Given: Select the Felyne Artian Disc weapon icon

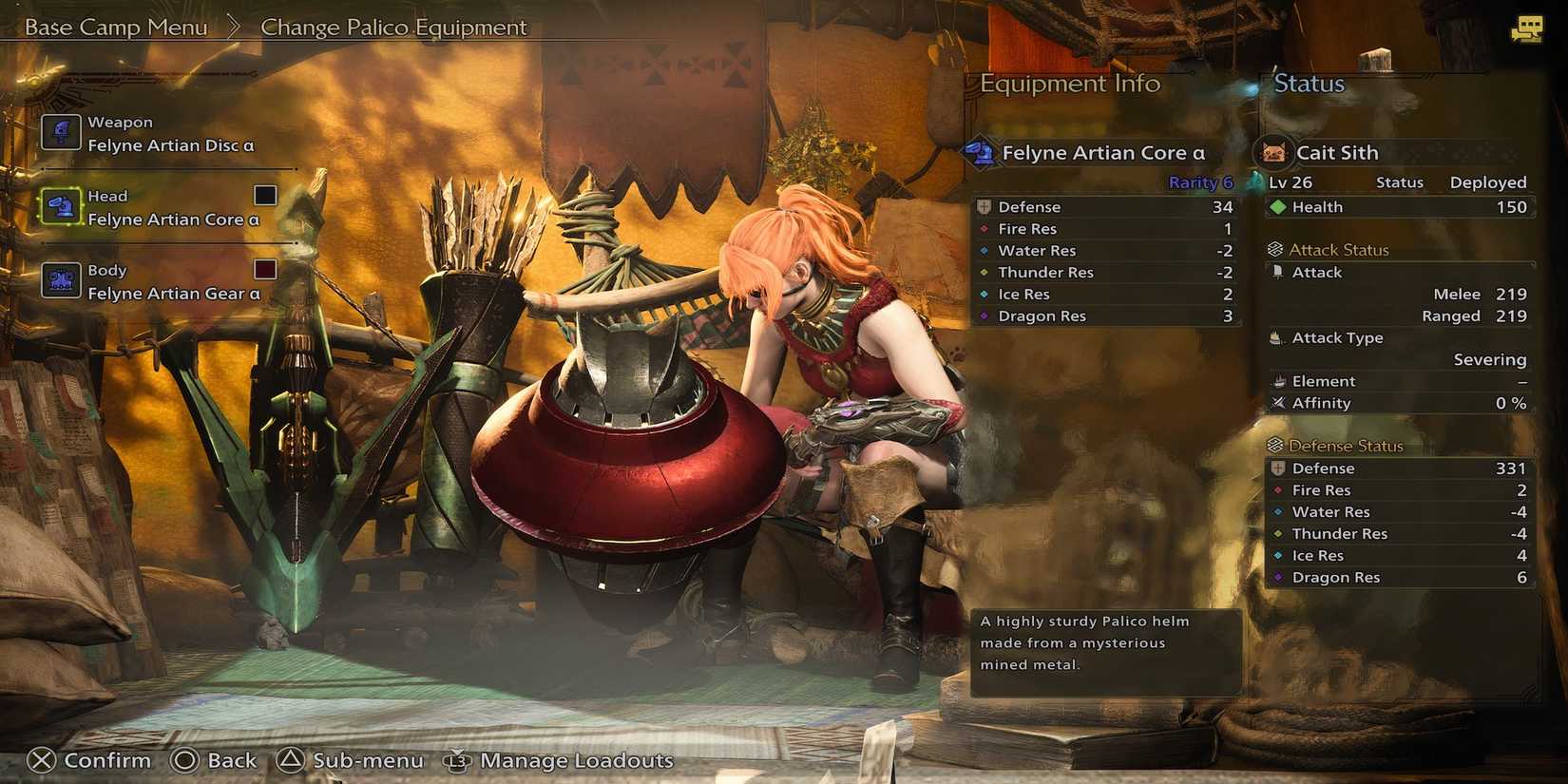Looking at the screenshot, I should click(61, 132).
